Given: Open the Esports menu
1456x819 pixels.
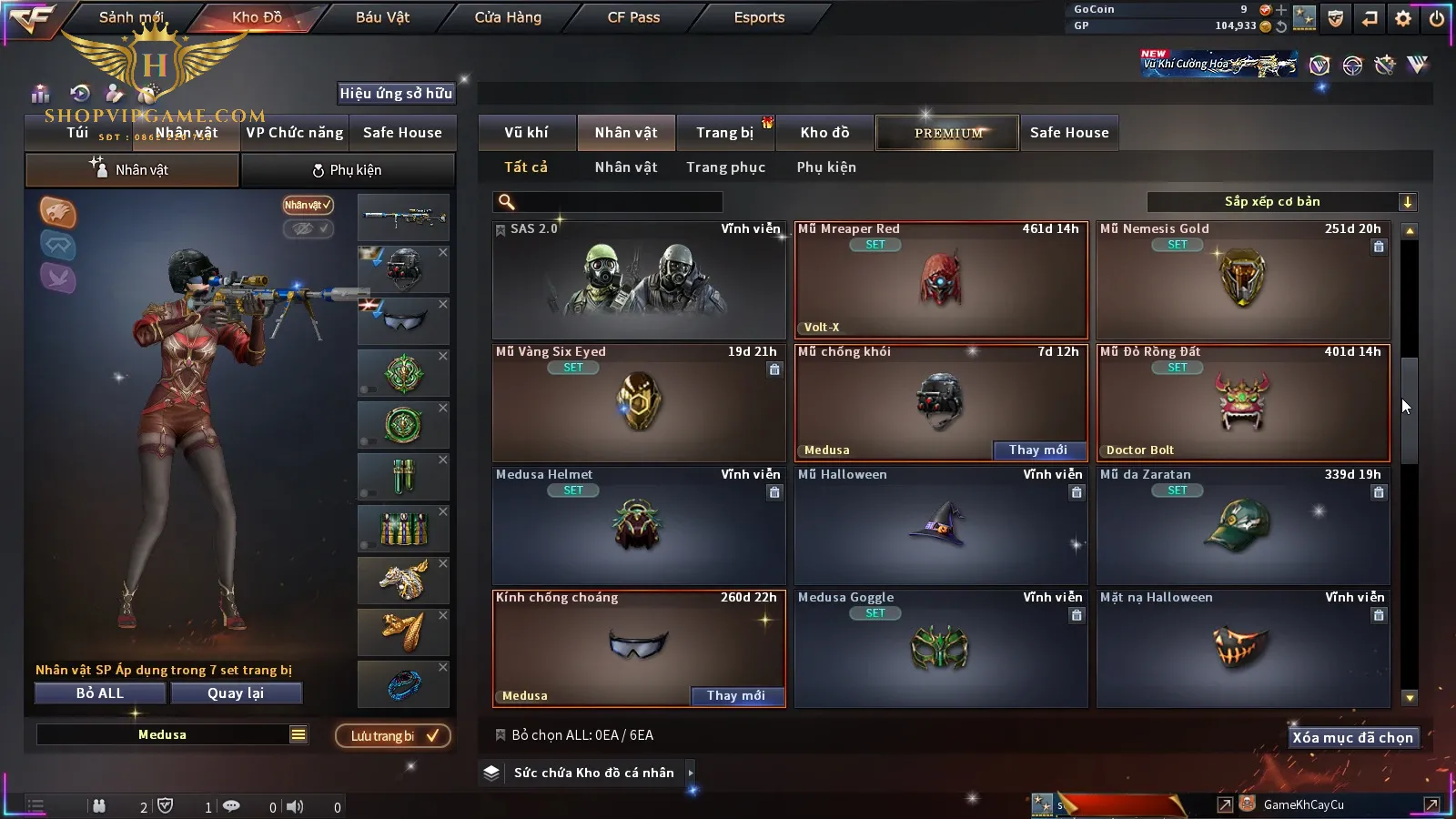Looking at the screenshot, I should pyautogui.click(x=759, y=17).
